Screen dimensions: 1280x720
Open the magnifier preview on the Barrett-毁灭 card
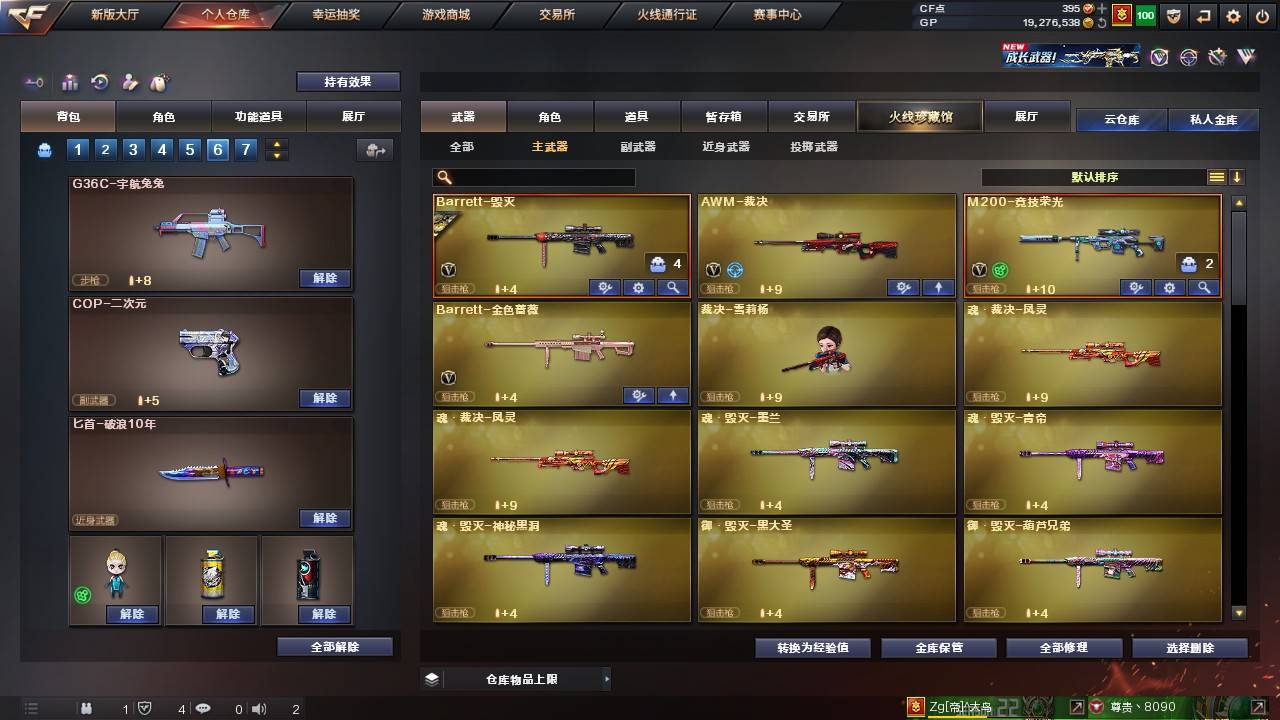(x=673, y=287)
